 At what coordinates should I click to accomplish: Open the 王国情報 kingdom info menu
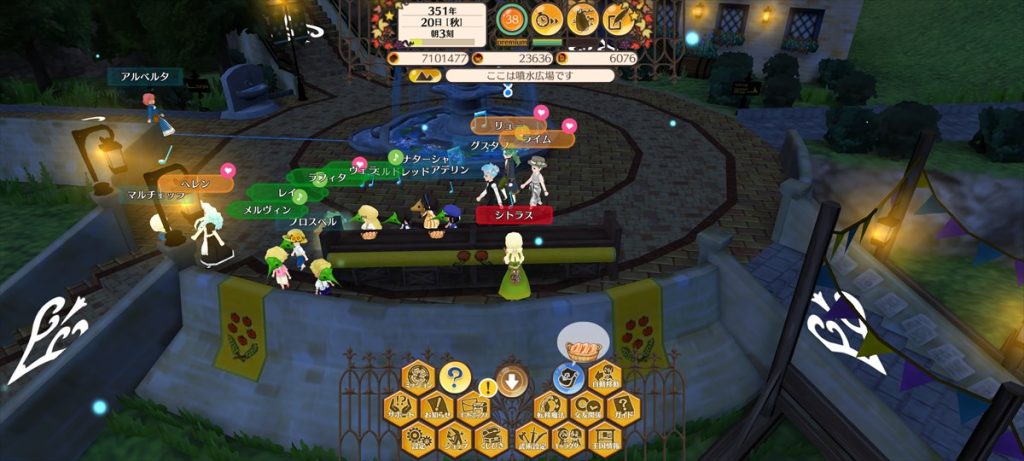603,437
